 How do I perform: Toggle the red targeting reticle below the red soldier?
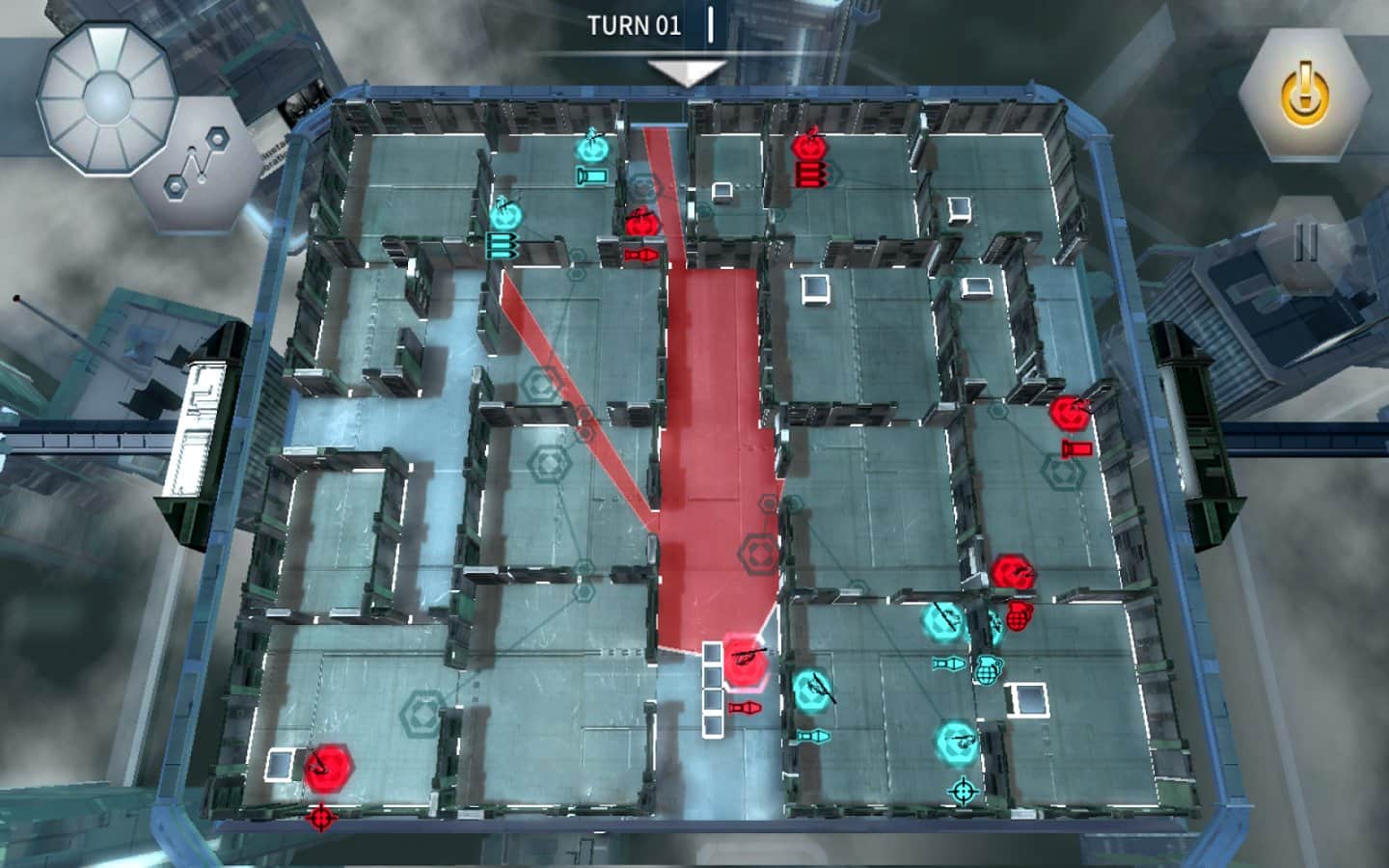(x=320, y=816)
